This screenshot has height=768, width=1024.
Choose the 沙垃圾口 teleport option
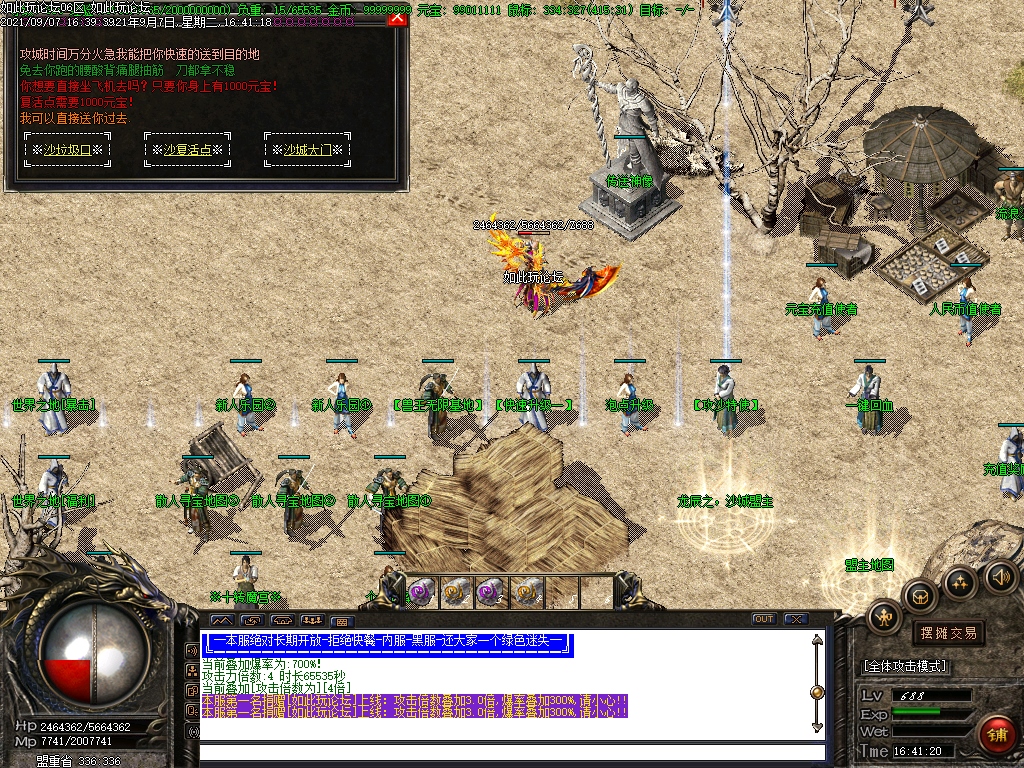coord(68,150)
